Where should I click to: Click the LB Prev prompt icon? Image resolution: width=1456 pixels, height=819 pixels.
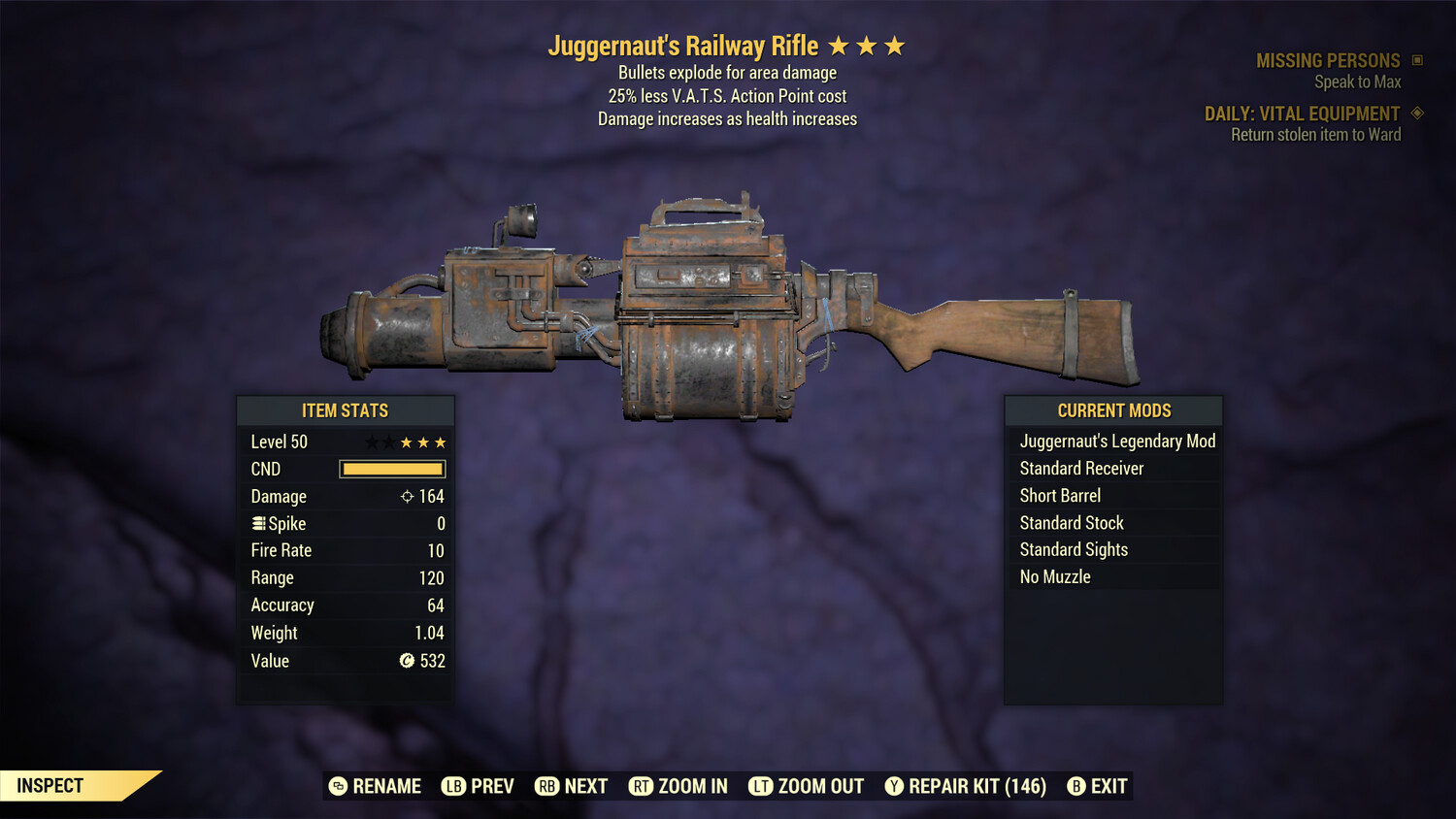(452, 786)
